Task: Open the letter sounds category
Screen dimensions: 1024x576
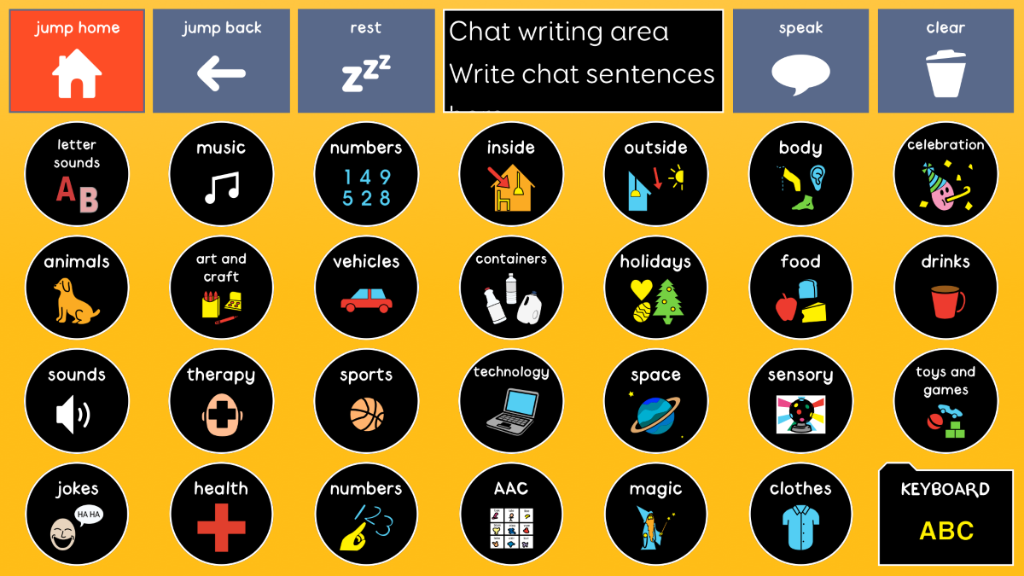Action: 77,175
